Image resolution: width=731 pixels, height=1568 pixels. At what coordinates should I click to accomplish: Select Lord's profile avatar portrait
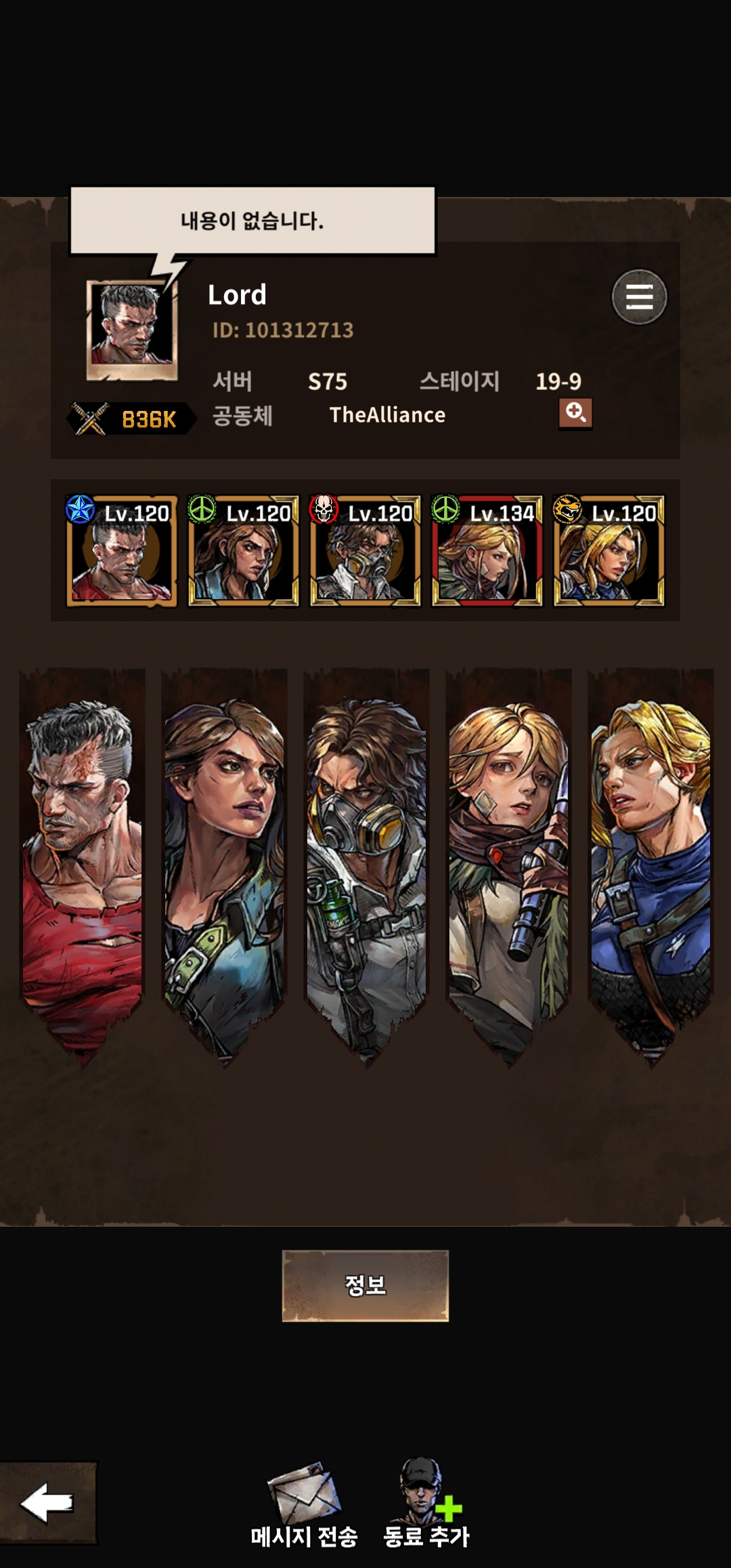[132, 330]
